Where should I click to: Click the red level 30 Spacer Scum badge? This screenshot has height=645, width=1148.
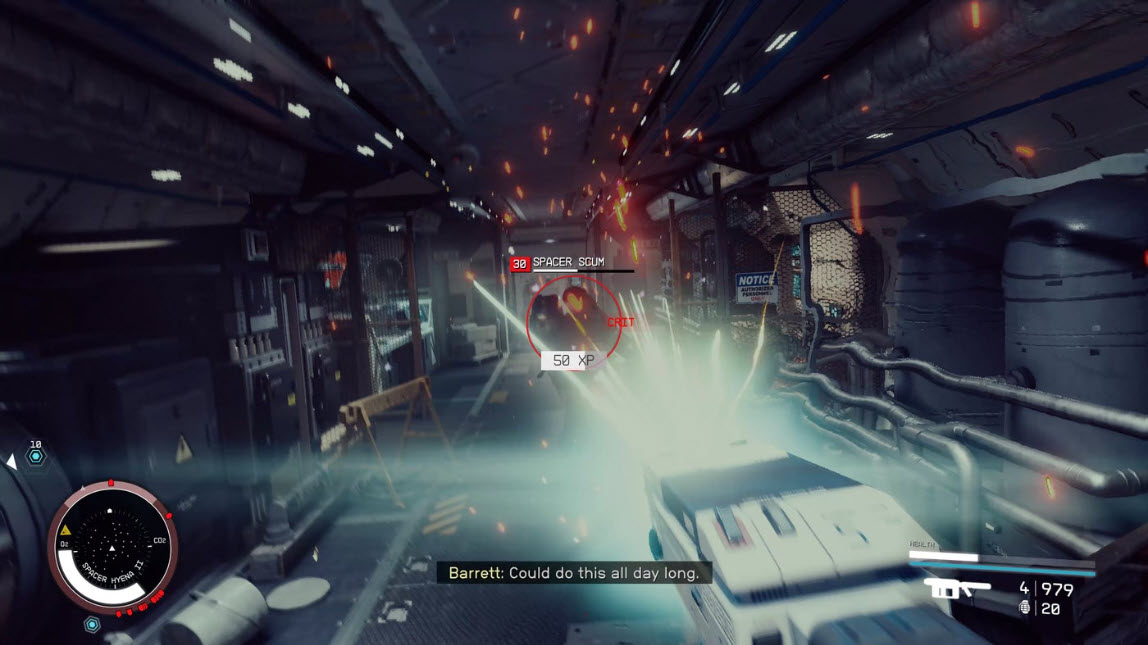[x=519, y=264]
